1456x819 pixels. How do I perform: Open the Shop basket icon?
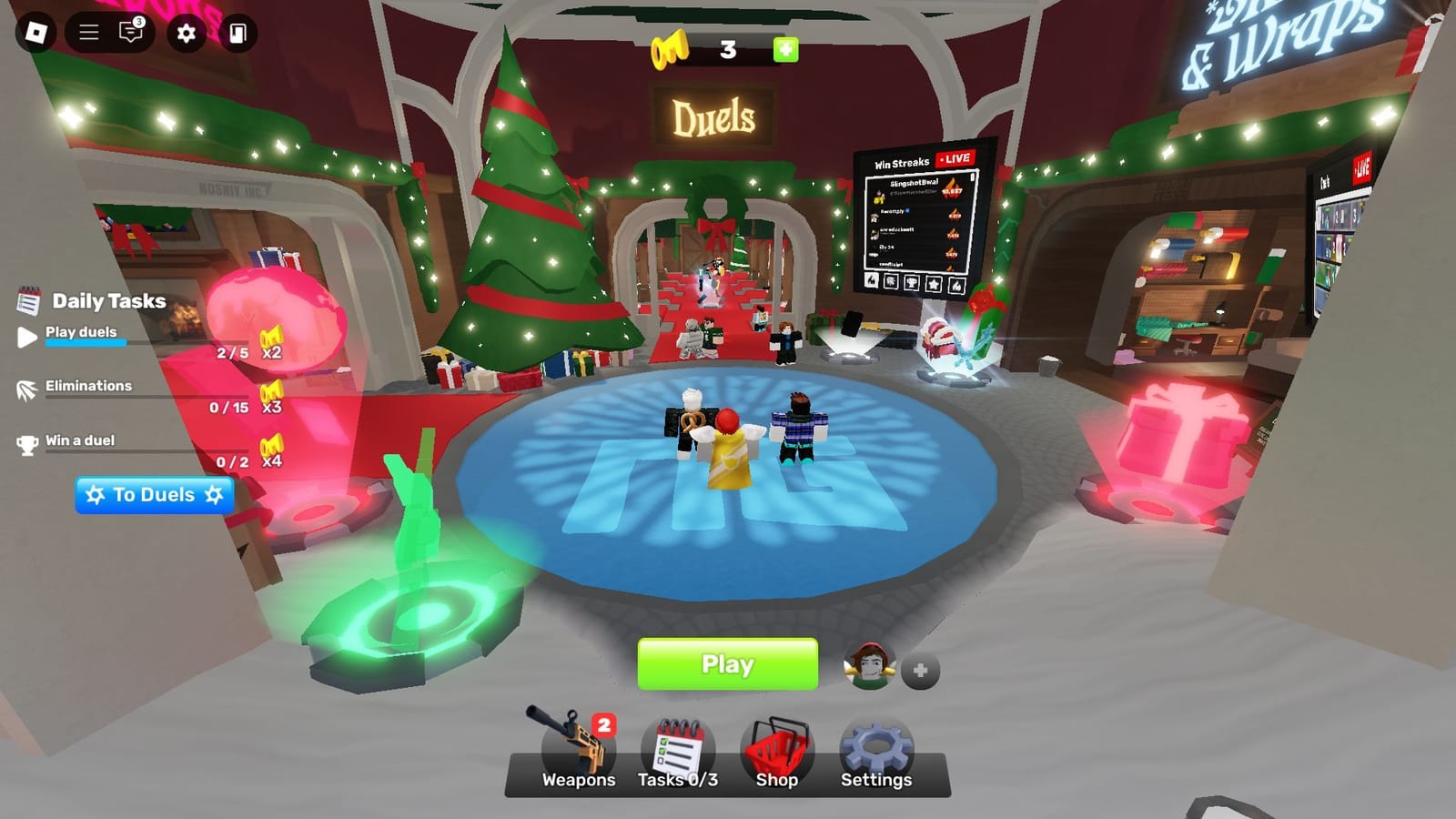point(779,744)
